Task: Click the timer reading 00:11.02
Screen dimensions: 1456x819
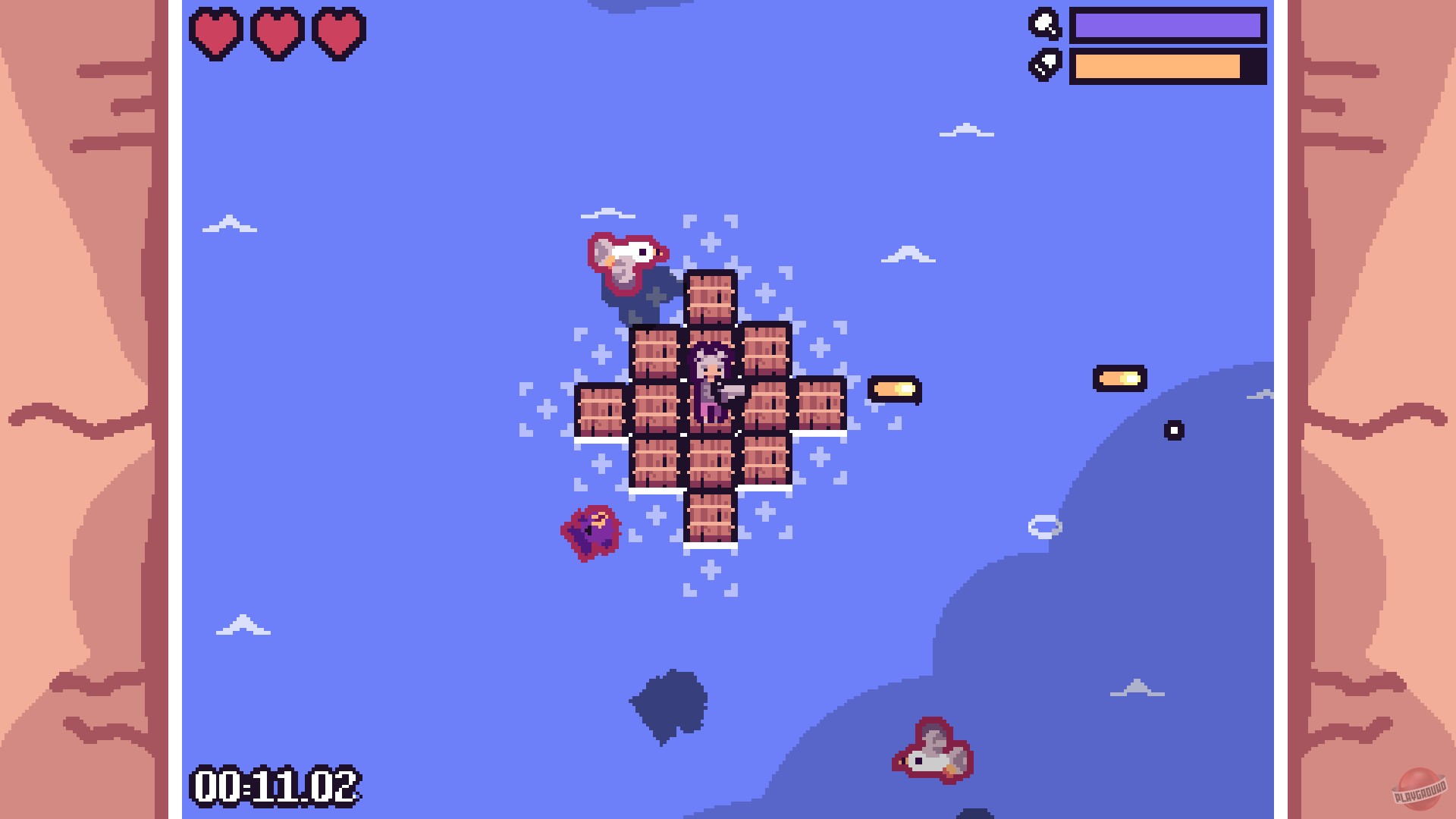Action: 278,785
